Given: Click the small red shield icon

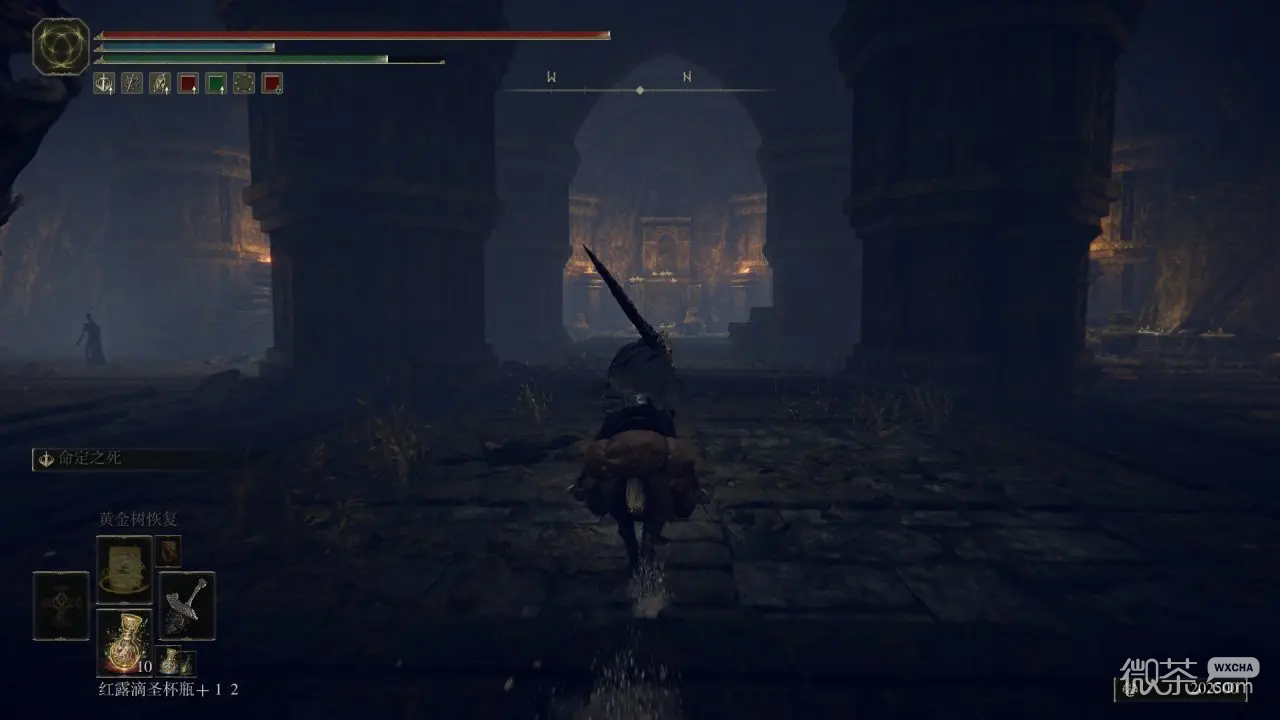Looking at the screenshot, I should [x=168, y=550].
